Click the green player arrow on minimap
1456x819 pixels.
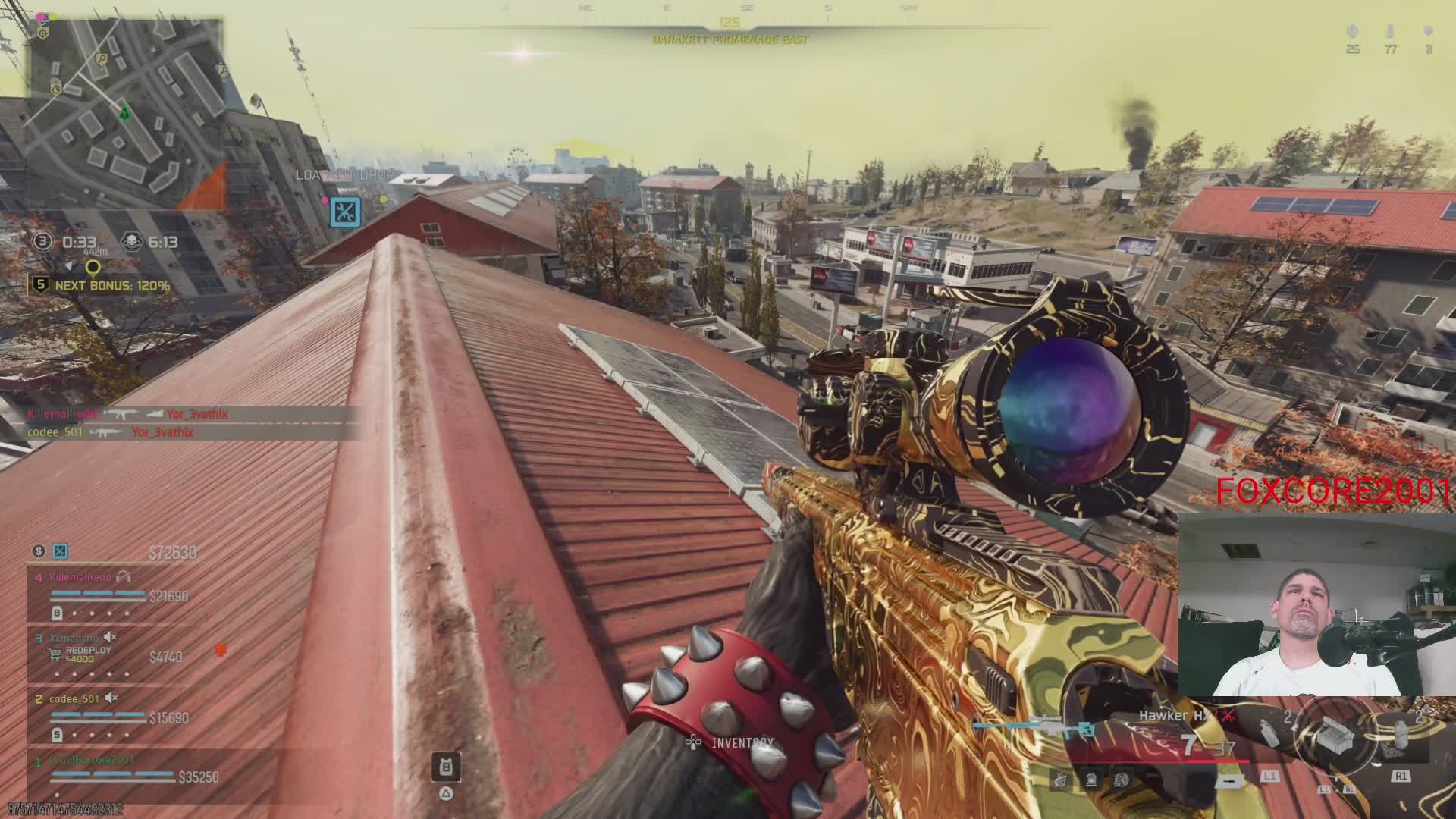point(124,114)
